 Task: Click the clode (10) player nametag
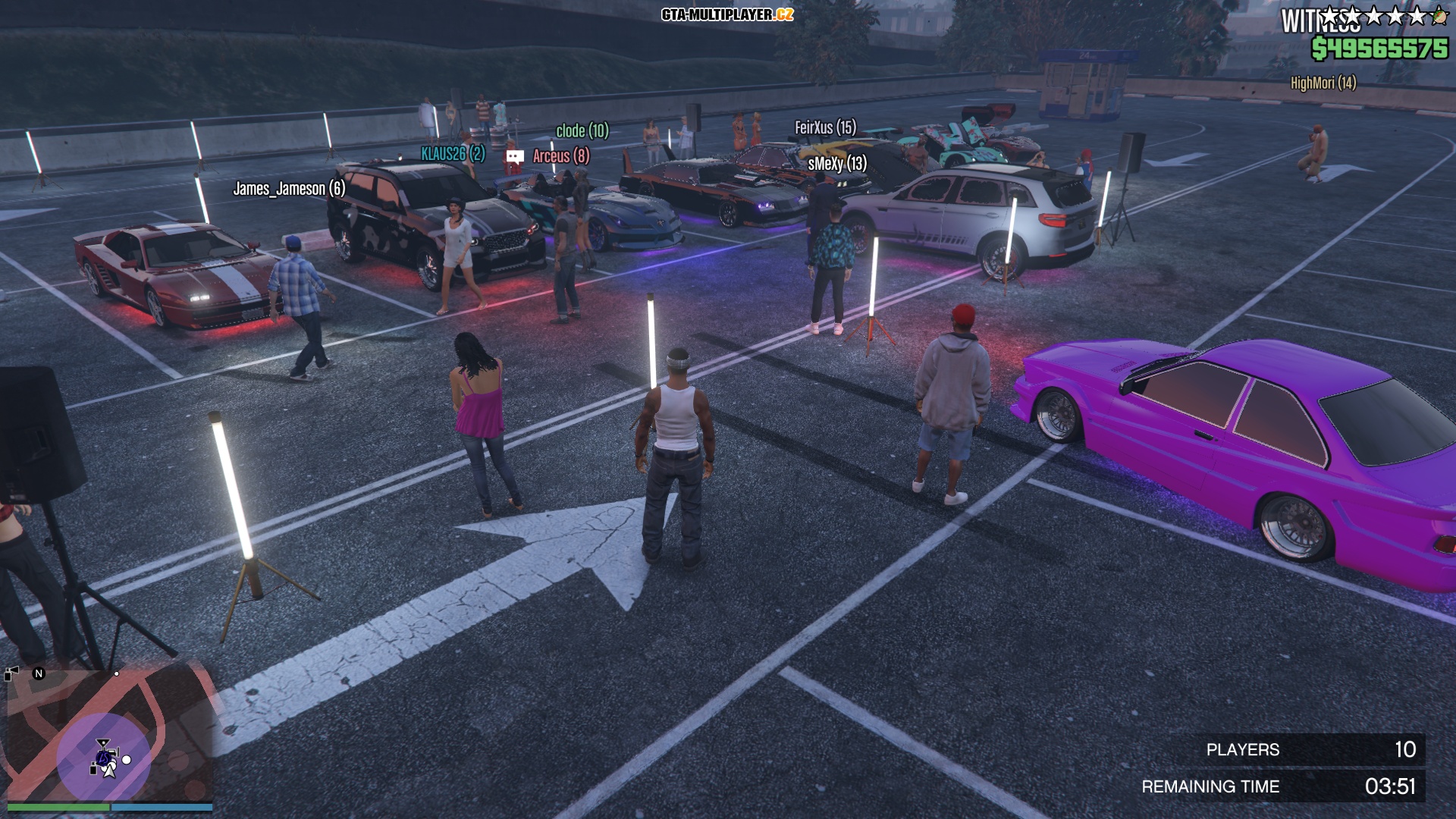(581, 131)
